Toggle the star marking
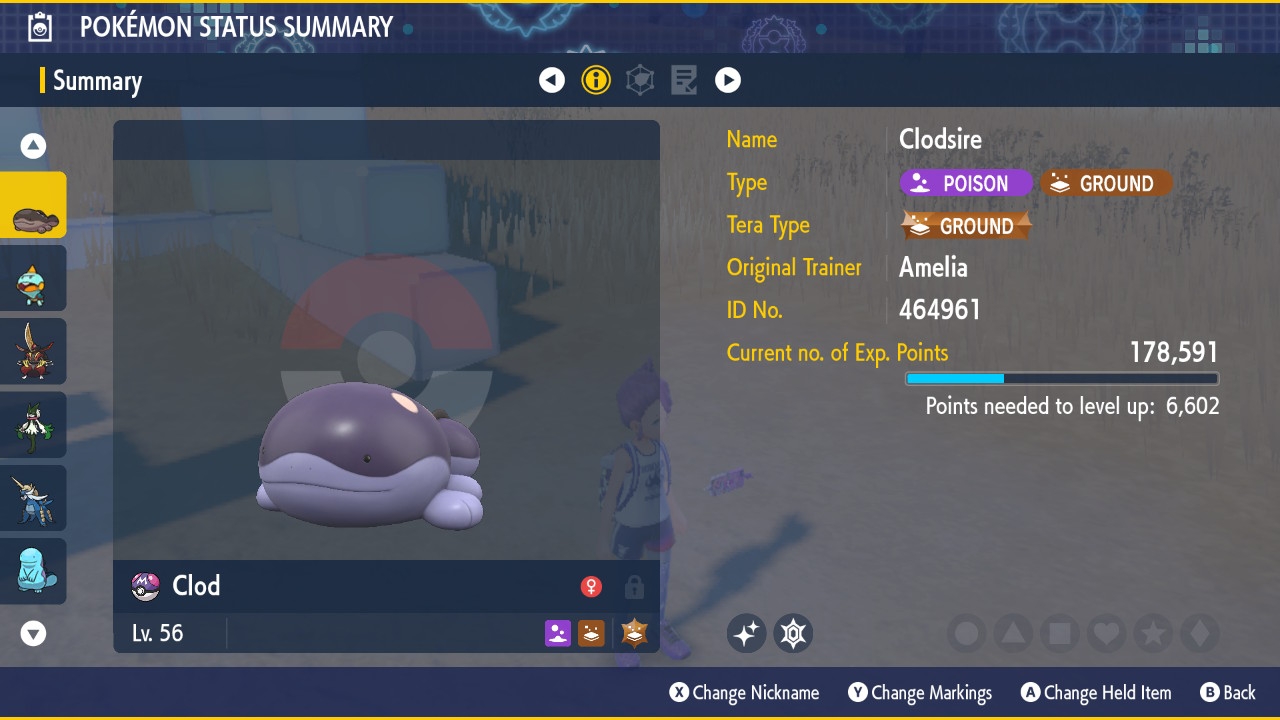The image size is (1280, 720). tap(1152, 633)
